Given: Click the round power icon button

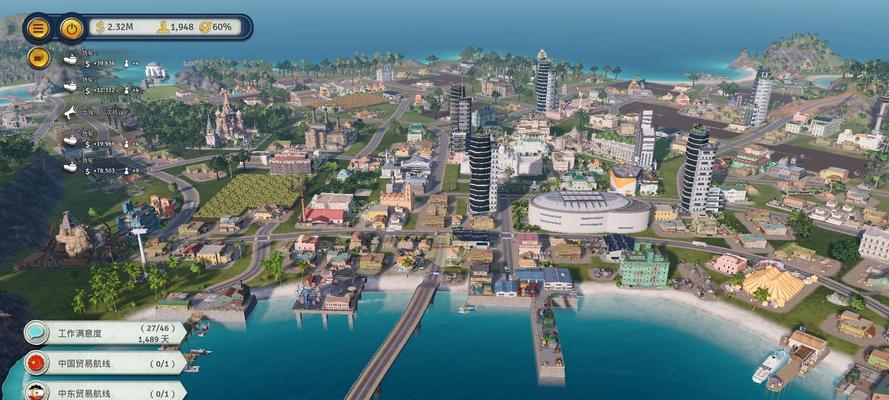Looking at the screenshot, I should tap(70, 28).
